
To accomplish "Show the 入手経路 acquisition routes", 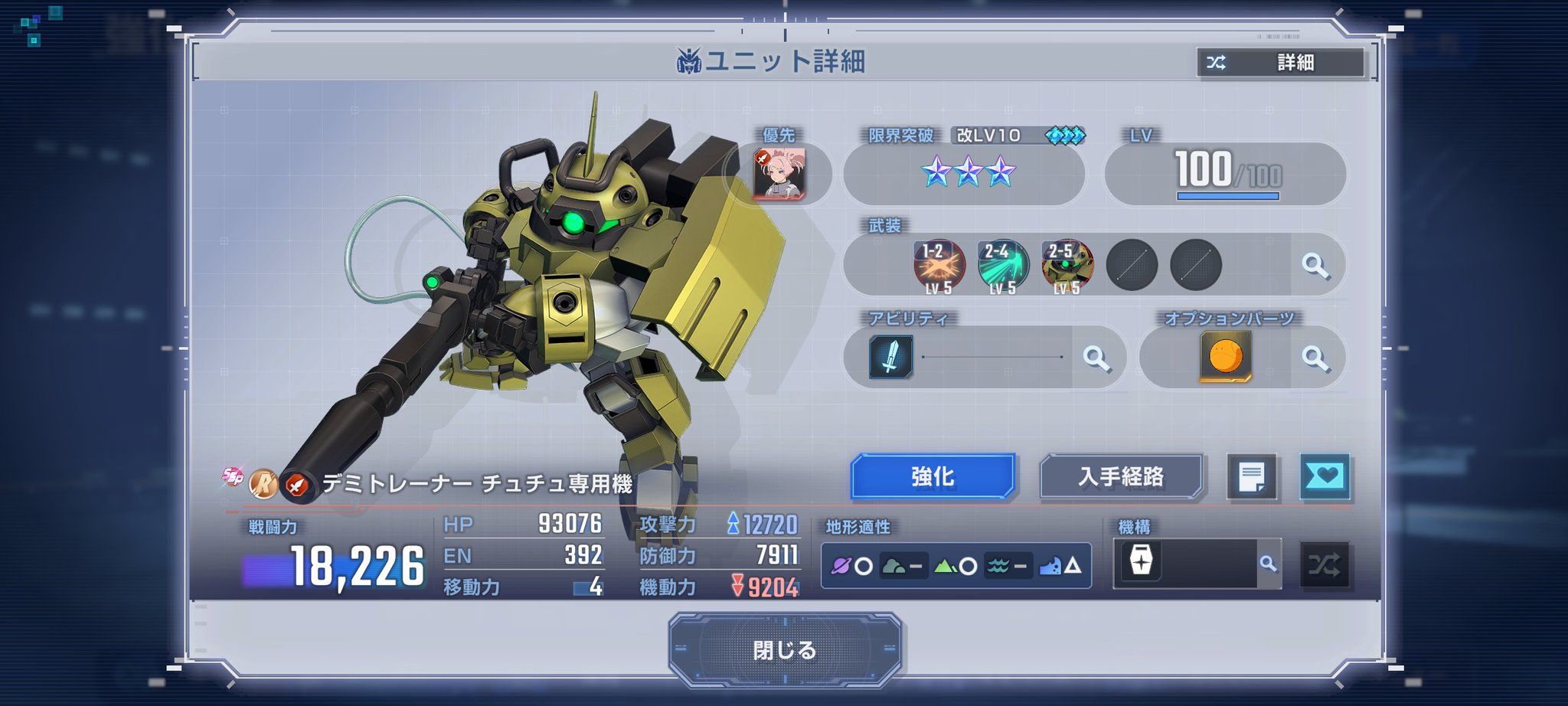I will pos(1121,476).
